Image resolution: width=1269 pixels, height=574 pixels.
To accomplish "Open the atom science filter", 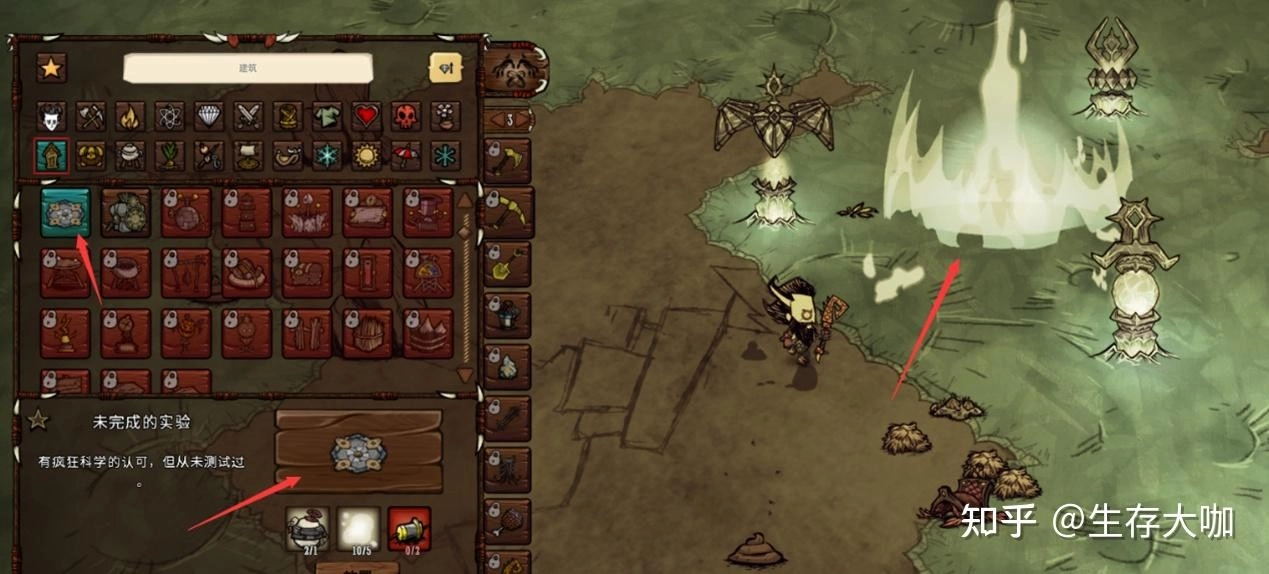I will pos(169,117).
